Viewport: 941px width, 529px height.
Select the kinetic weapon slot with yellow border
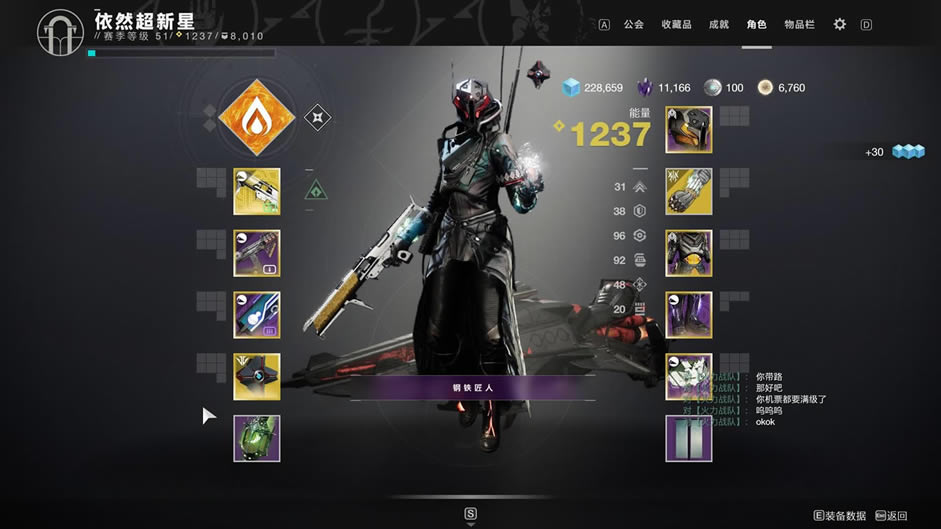[x=257, y=191]
